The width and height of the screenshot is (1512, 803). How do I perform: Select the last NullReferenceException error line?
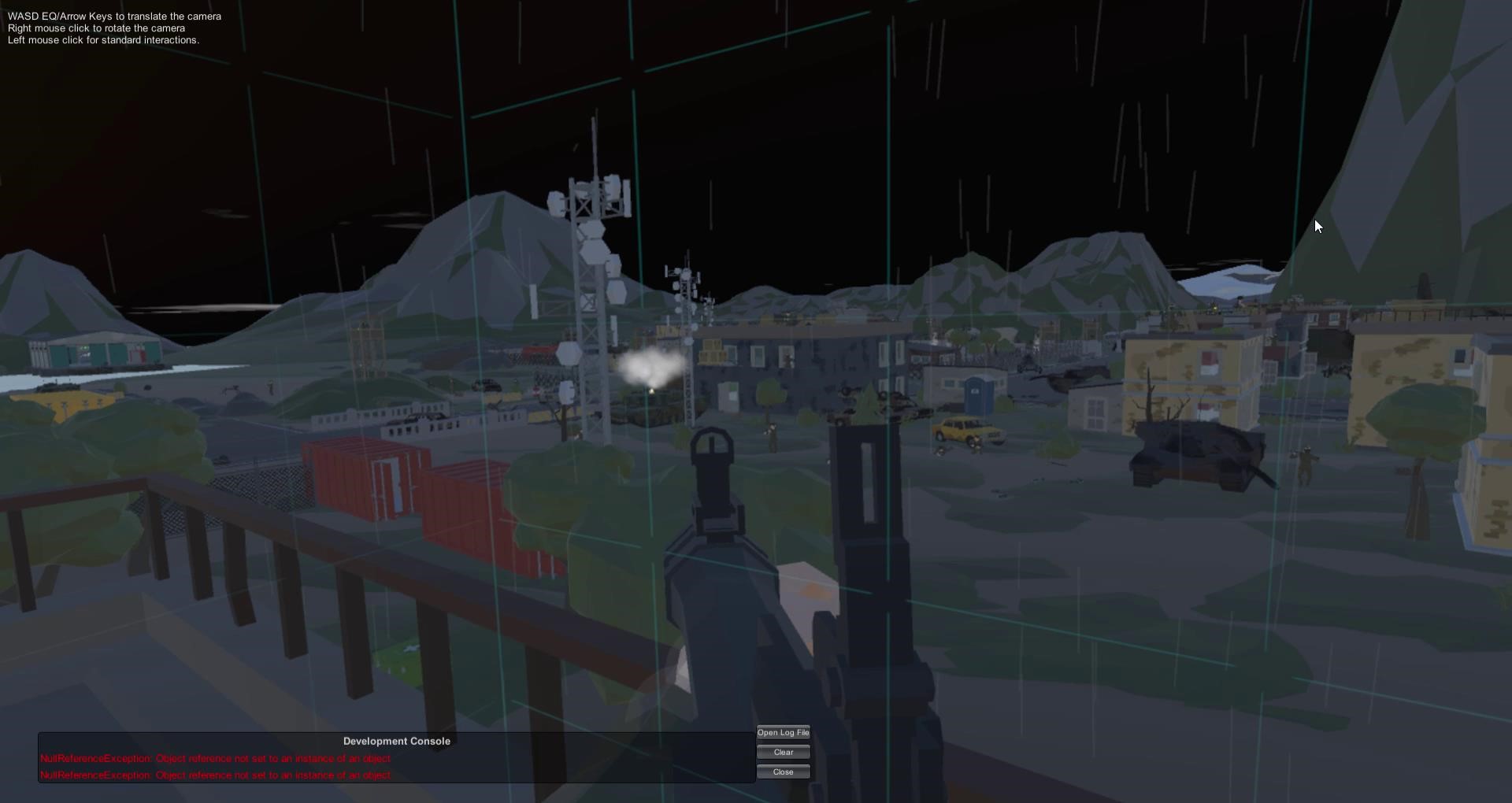tap(216, 775)
